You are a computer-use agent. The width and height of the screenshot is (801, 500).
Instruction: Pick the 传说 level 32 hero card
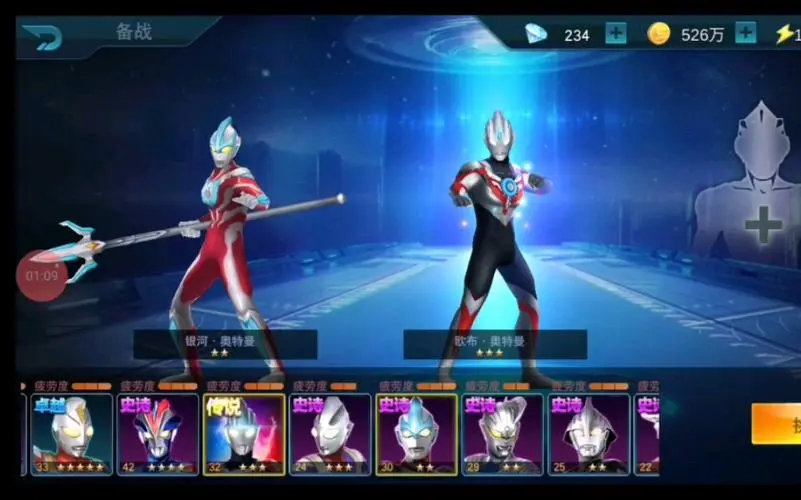coord(243,433)
